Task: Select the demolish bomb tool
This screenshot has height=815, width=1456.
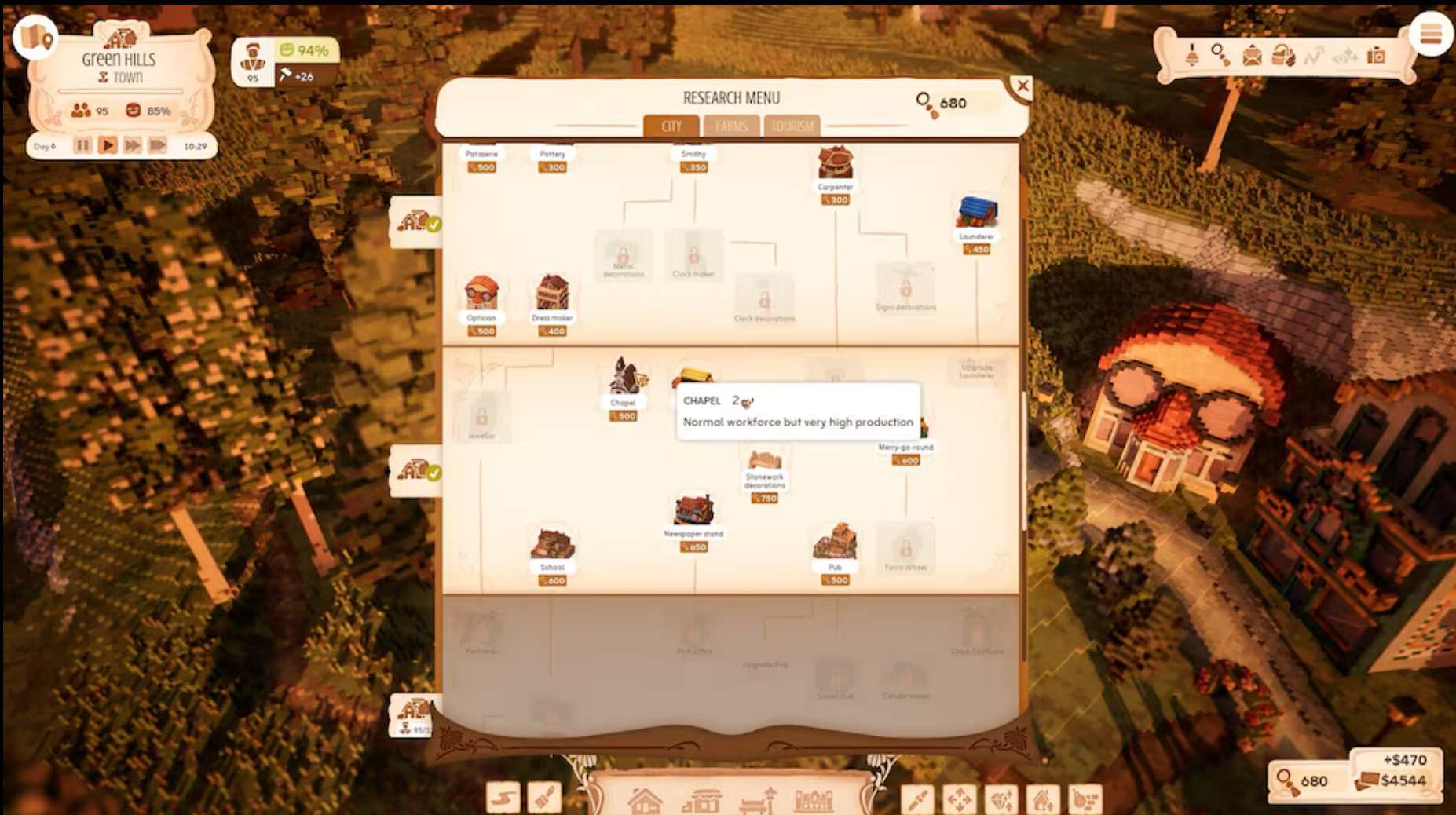Action: coord(1086,801)
